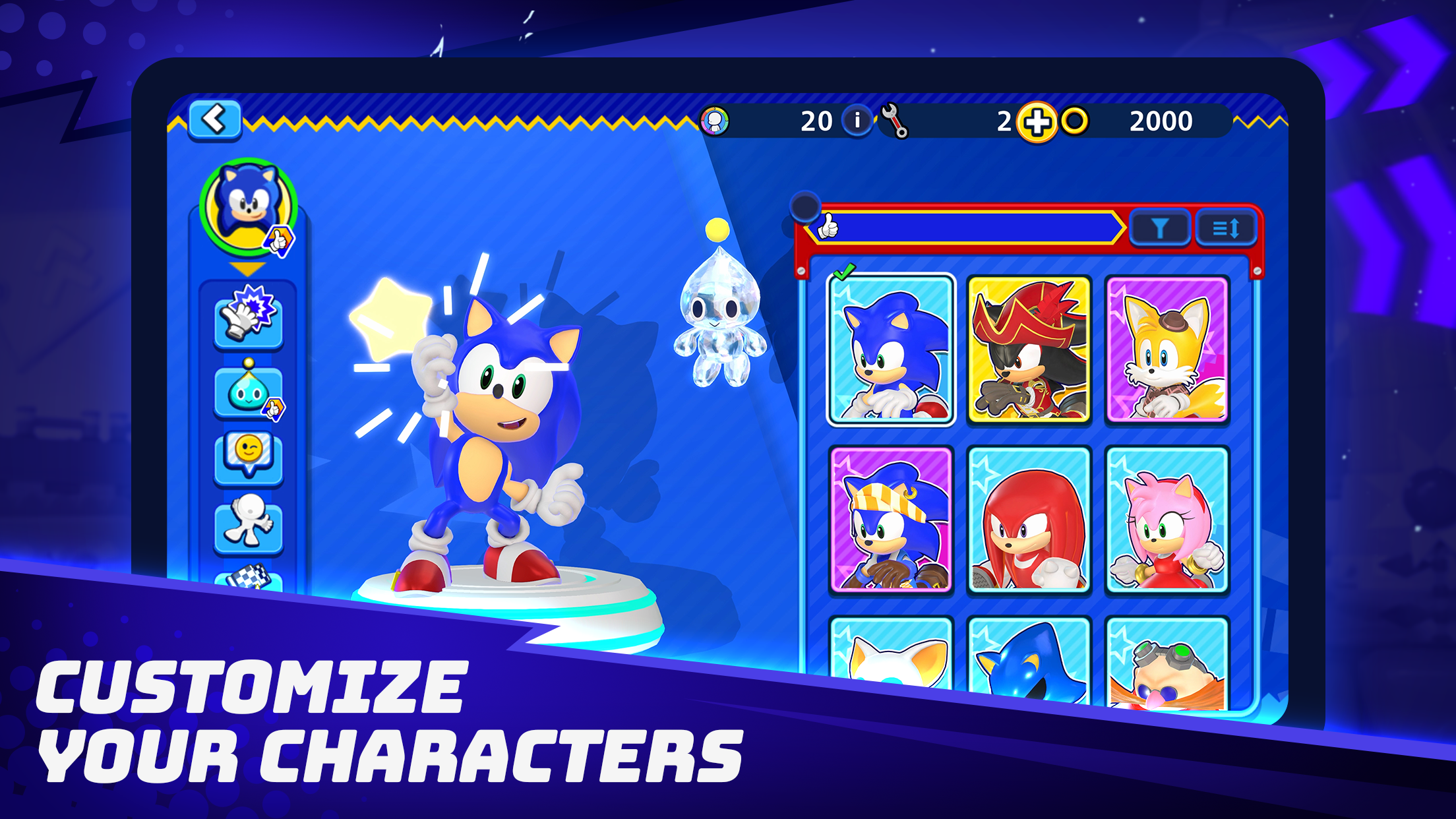The height and width of the screenshot is (819, 1456).
Task: Tap the info icon beside the 20 counter
Action: (x=856, y=121)
